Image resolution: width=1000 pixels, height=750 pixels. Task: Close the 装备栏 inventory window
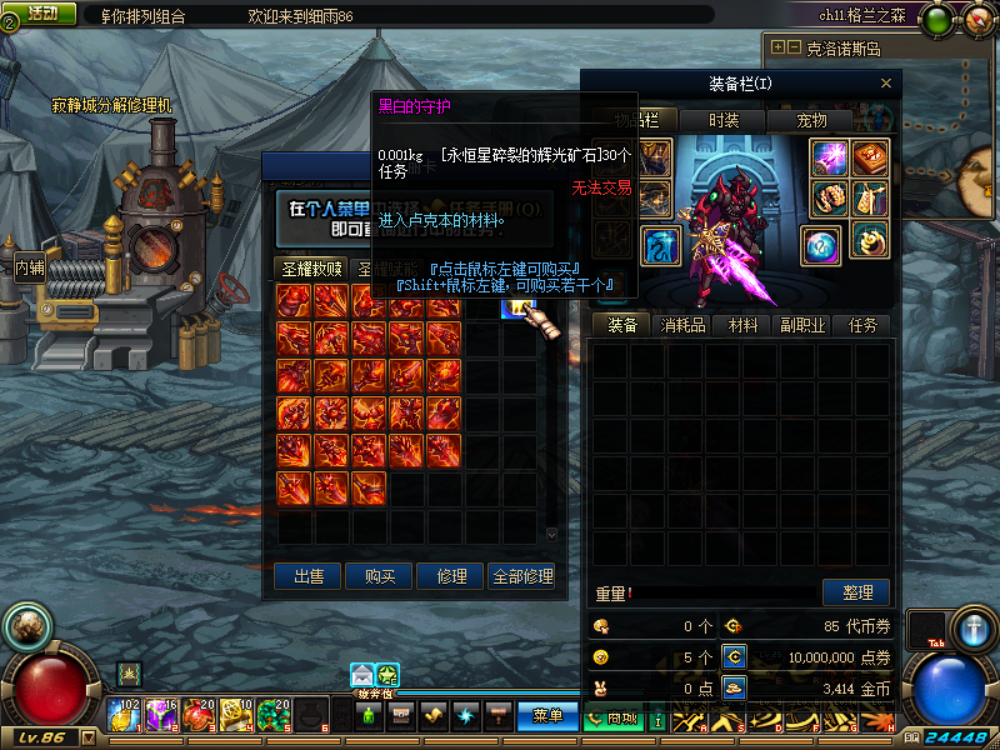[x=886, y=84]
